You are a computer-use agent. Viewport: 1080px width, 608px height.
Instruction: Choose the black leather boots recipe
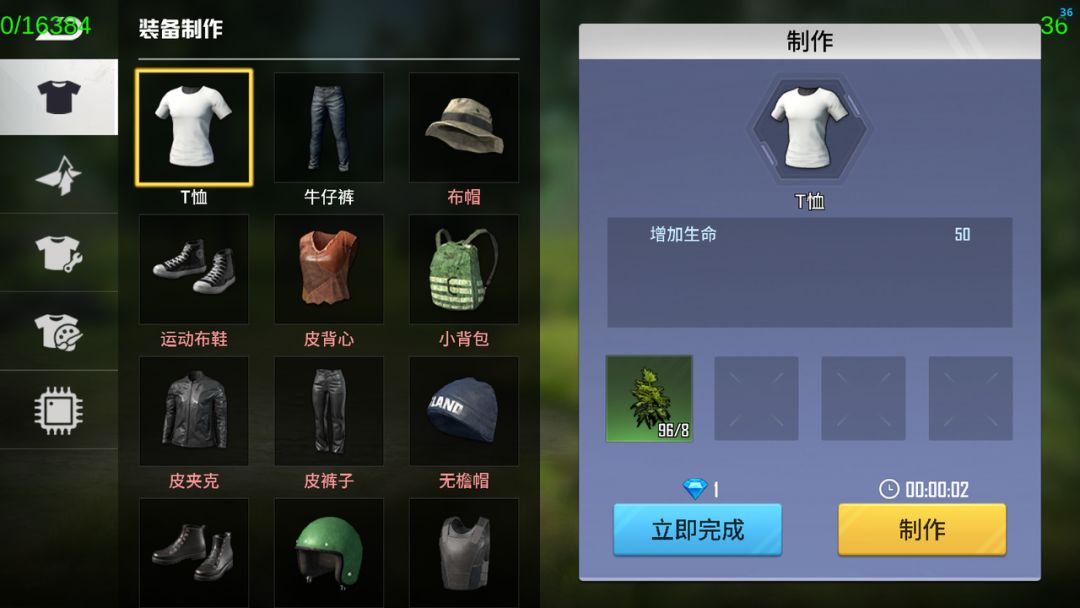point(194,552)
